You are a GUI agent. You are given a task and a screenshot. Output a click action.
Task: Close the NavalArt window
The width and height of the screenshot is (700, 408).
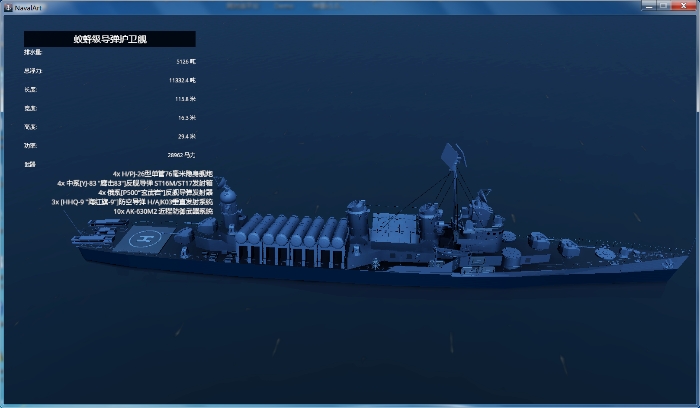(682, 5)
